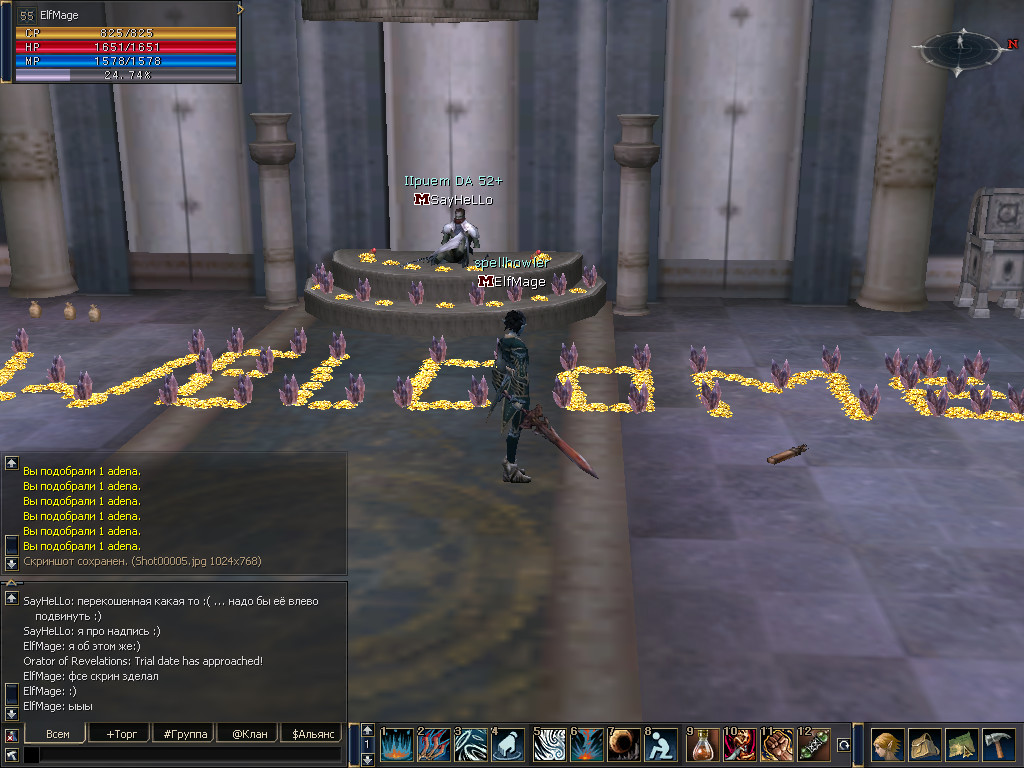Click the compass radar
Image resolution: width=1024 pixels, height=768 pixels.
pyautogui.click(x=961, y=46)
